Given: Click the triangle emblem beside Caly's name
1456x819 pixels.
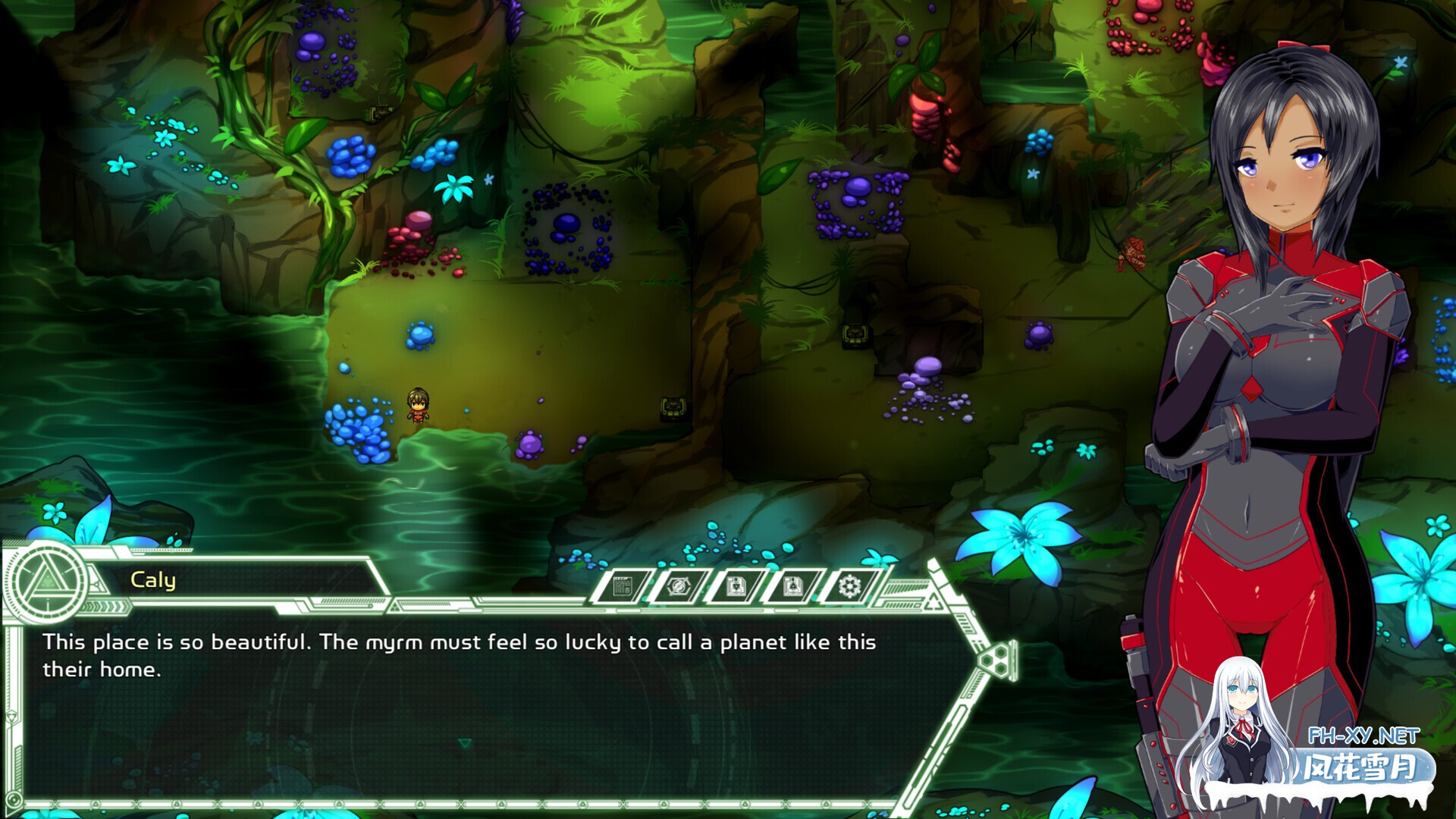Looking at the screenshot, I should (47, 582).
